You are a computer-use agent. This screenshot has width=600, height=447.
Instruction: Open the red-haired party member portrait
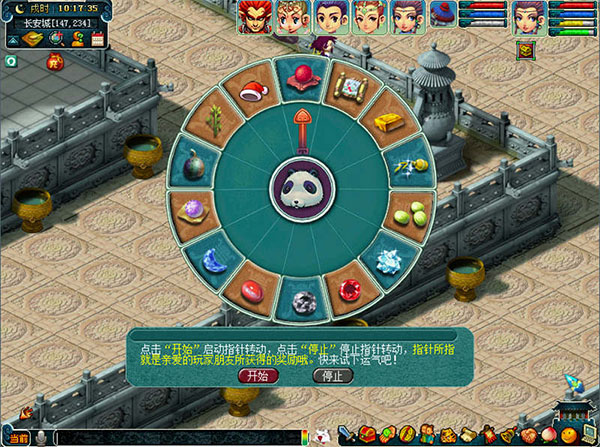[x=254, y=17]
